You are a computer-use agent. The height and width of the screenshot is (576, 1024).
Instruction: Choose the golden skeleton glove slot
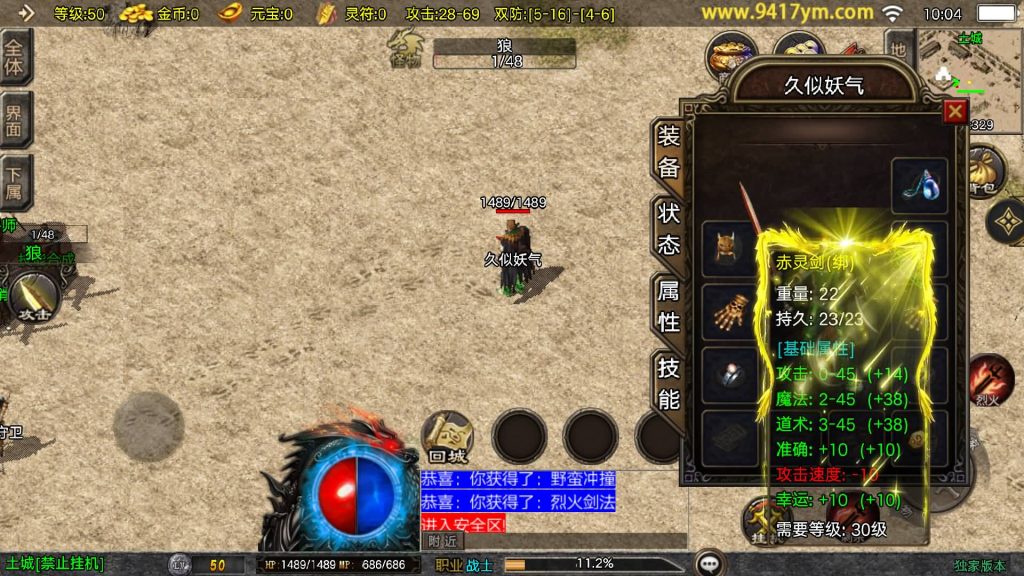tap(728, 311)
